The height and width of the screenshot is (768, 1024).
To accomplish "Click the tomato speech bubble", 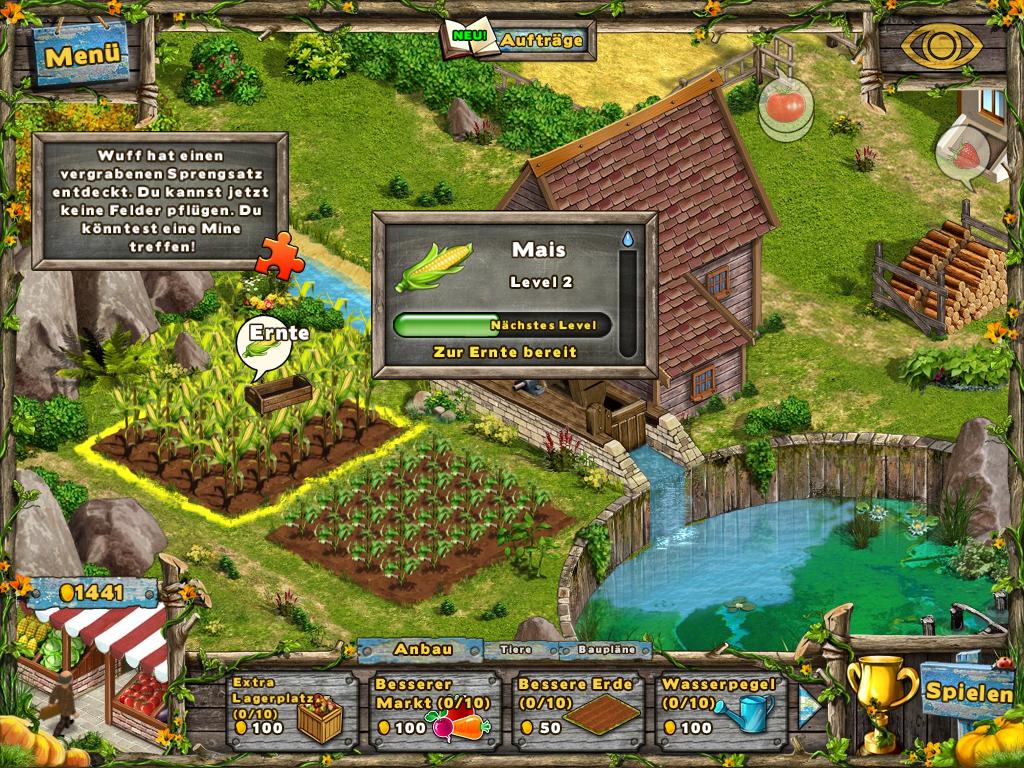I will pyautogui.click(x=785, y=105).
